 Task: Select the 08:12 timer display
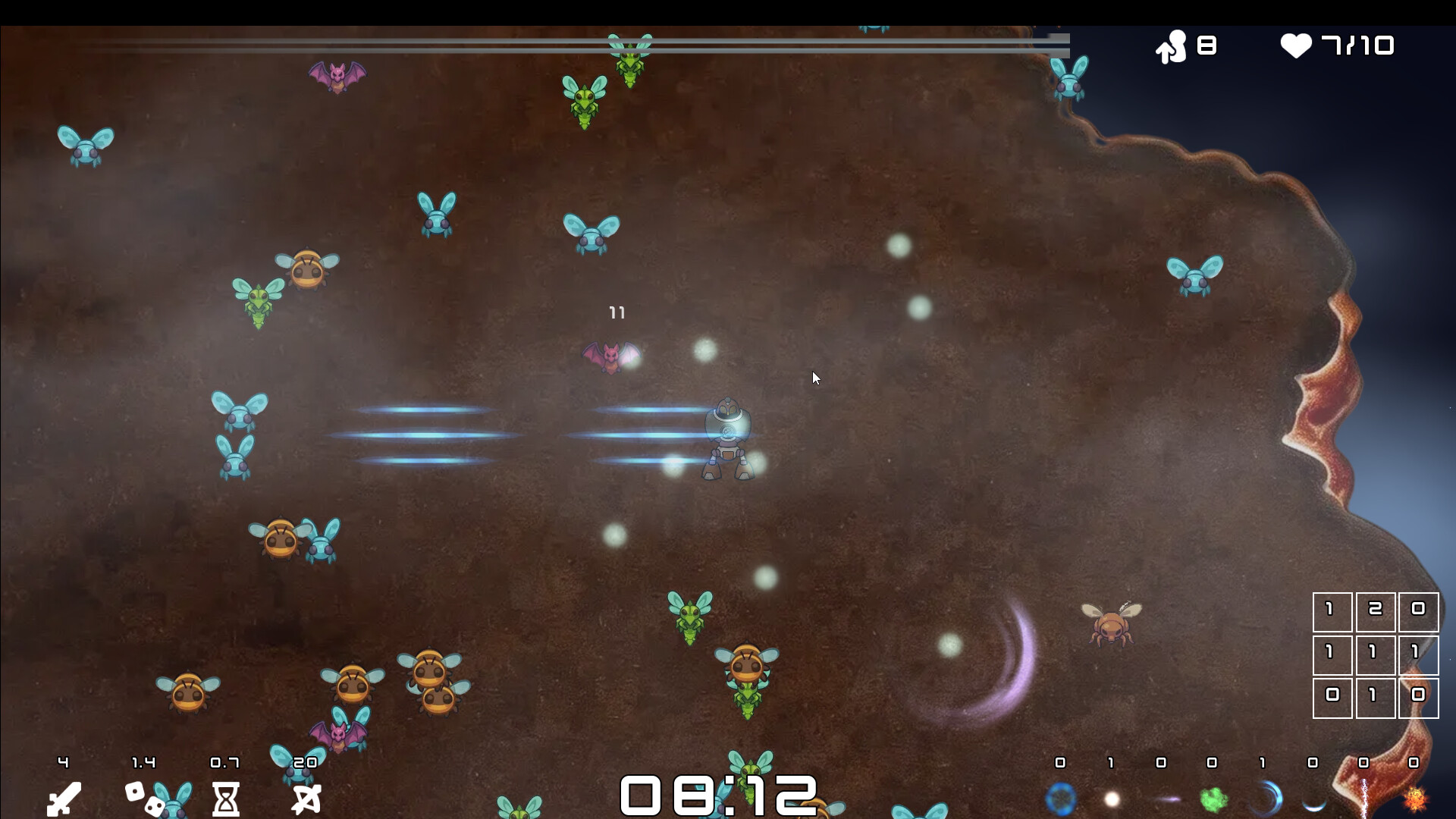coord(719,795)
